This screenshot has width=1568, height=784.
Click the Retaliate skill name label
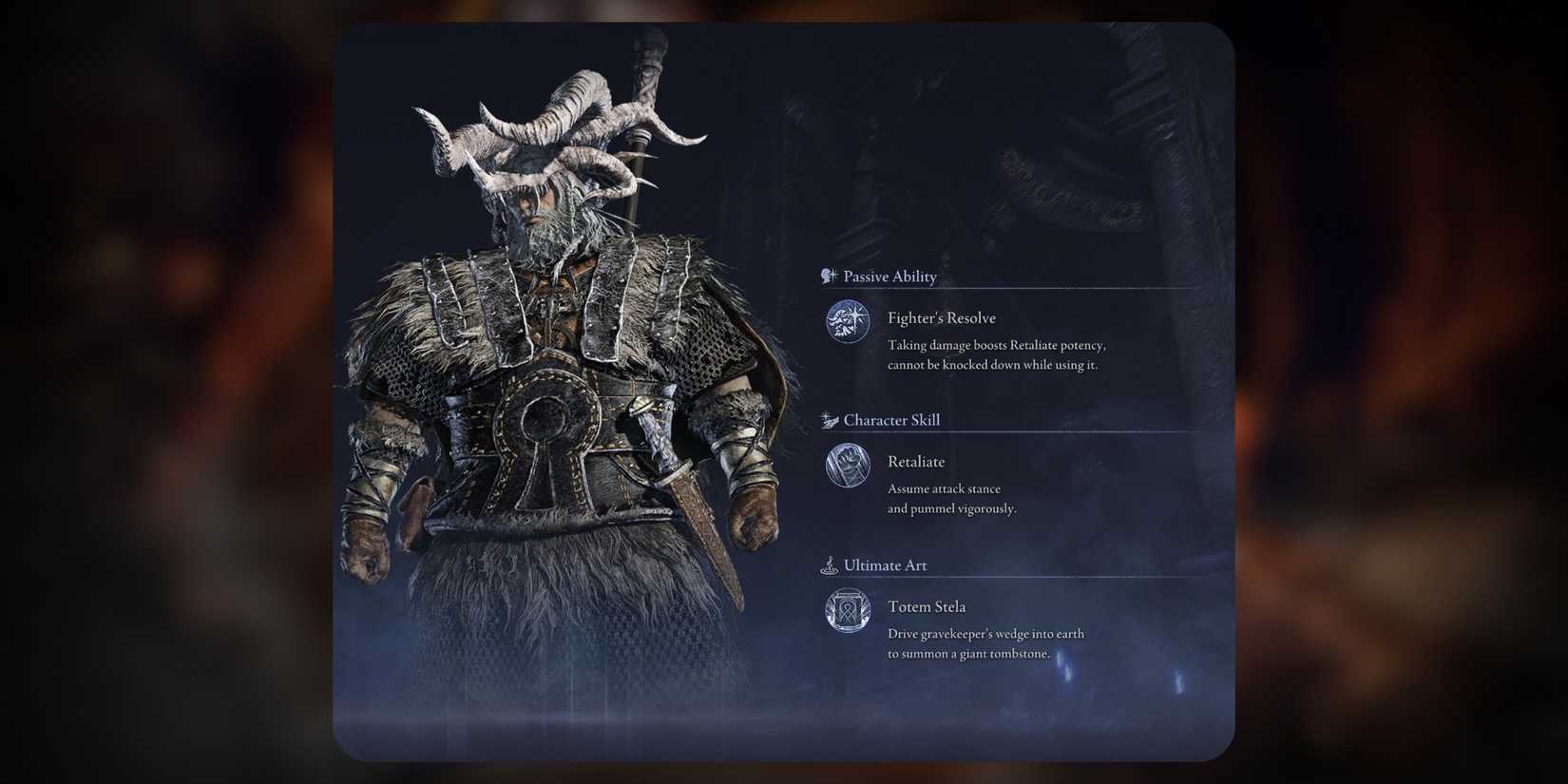point(916,461)
